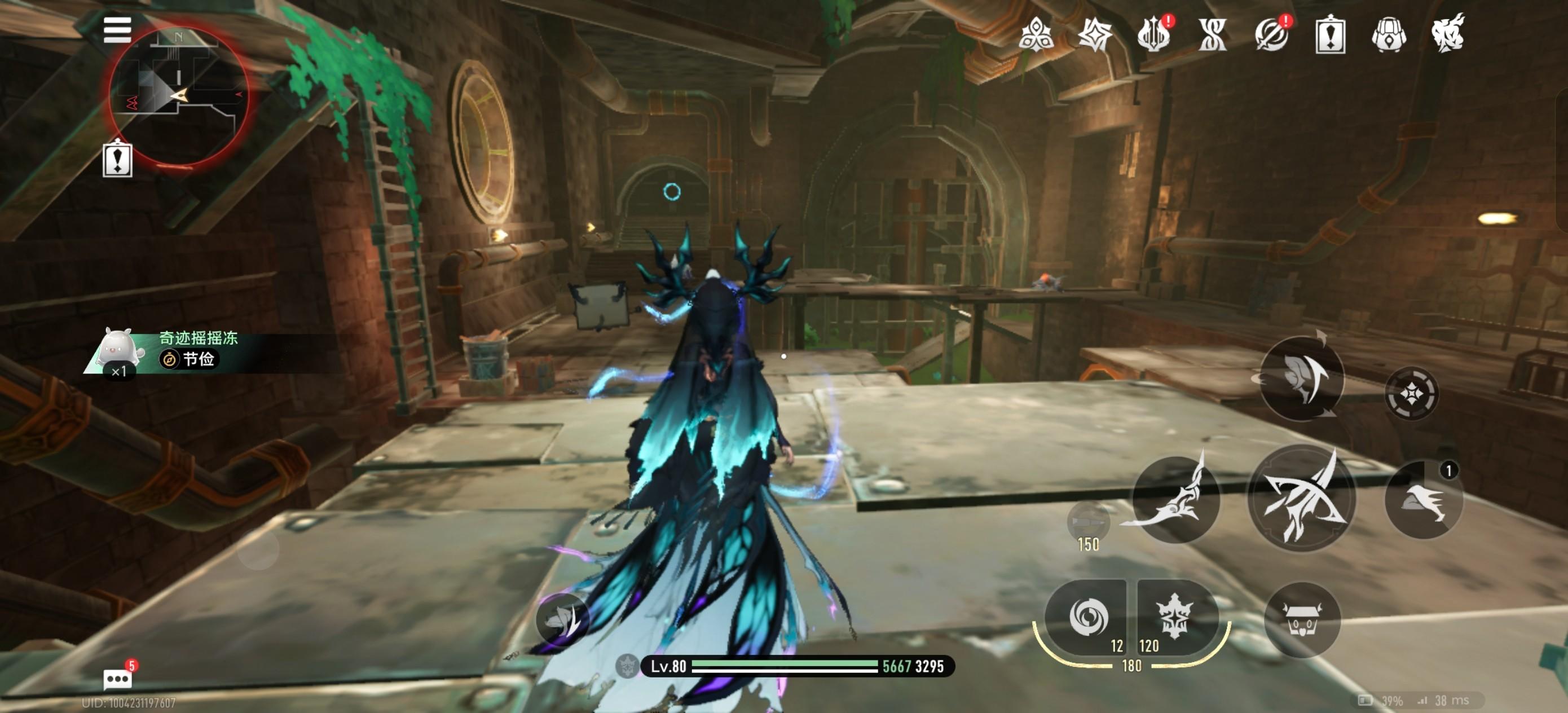The height and width of the screenshot is (713, 1568).
Task: Open the backpack inventory icon
Action: click(1389, 35)
